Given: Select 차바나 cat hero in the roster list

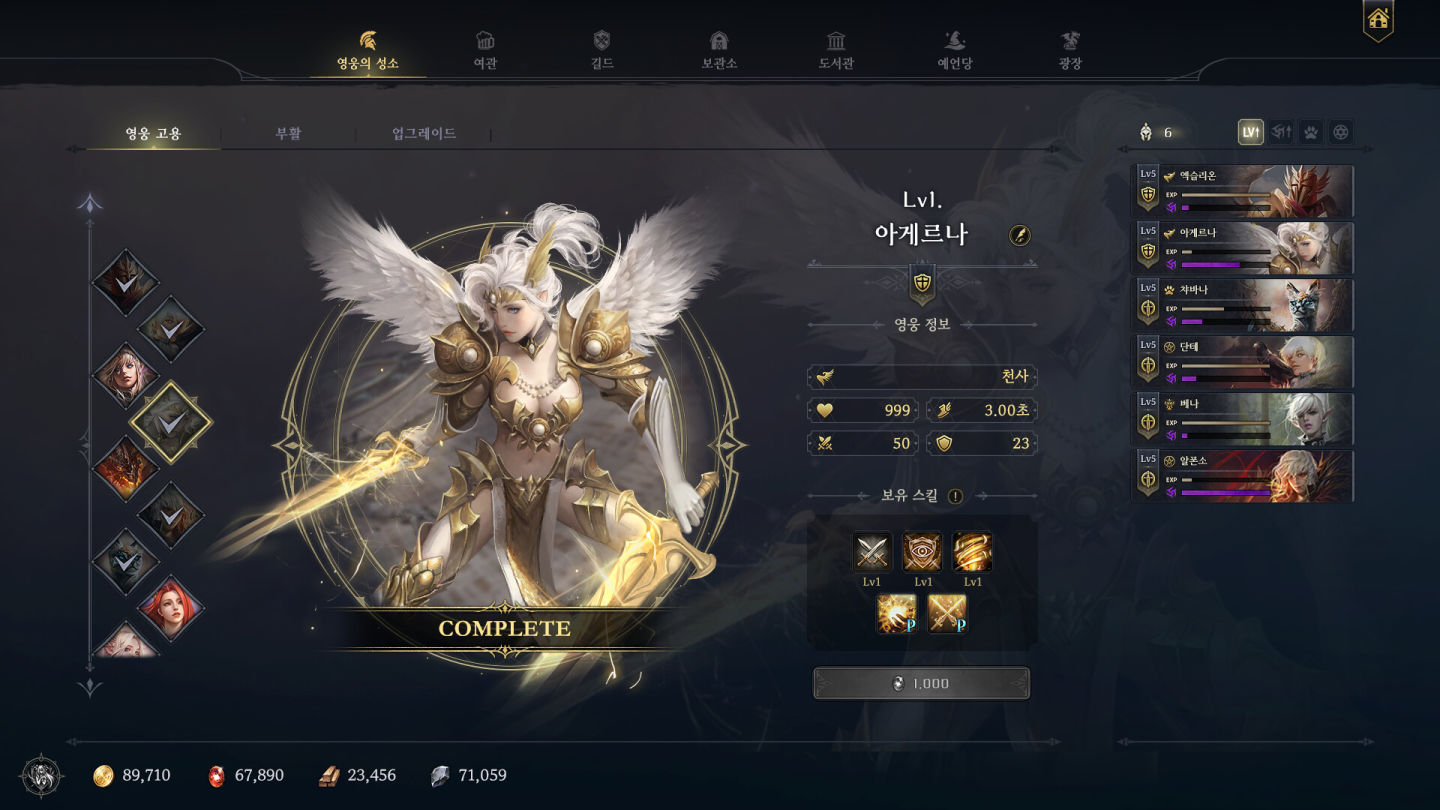Looking at the screenshot, I should pos(1243,305).
